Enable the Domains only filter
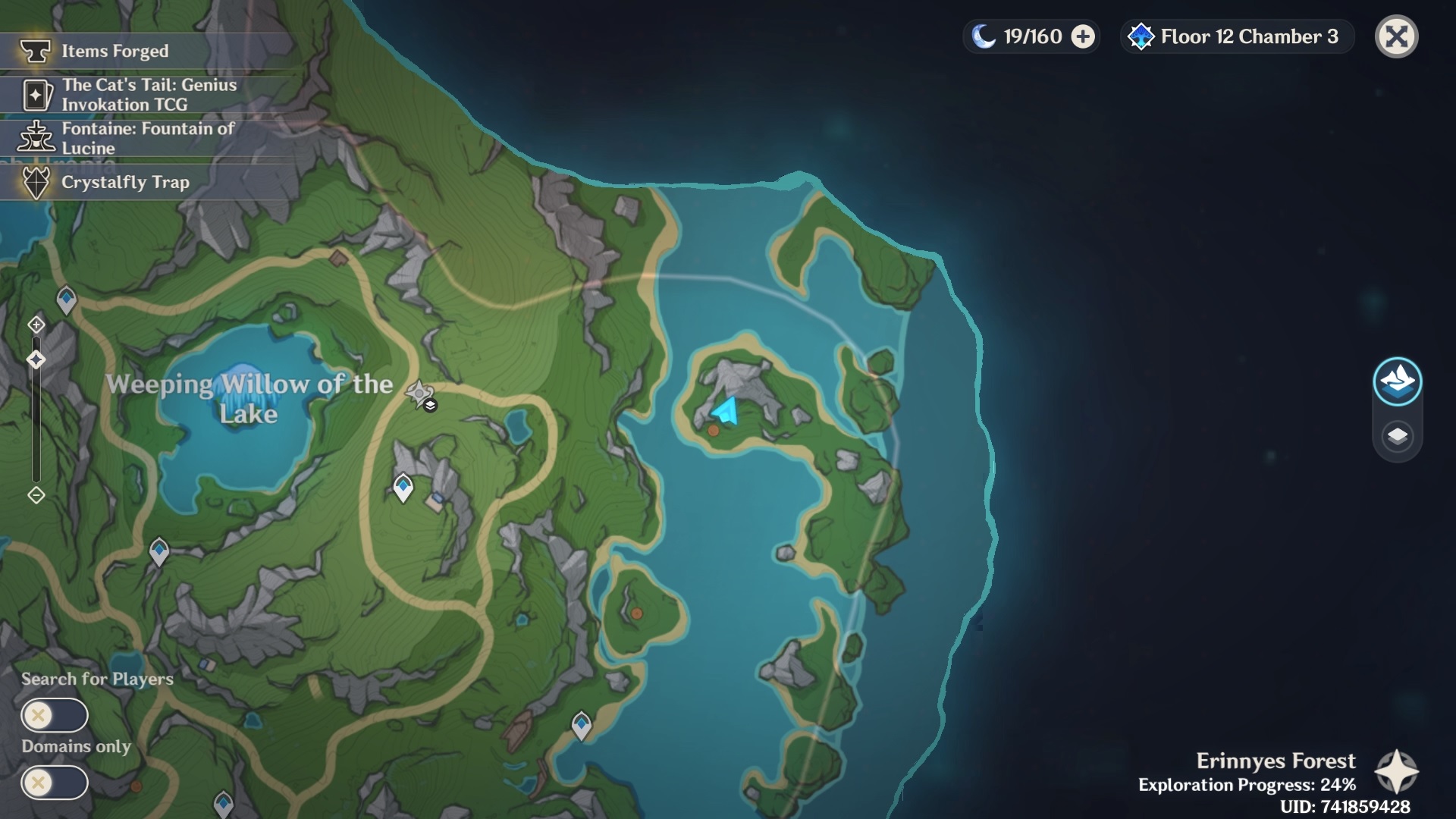Image resolution: width=1456 pixels, height=819 pixels. point(53,781)
